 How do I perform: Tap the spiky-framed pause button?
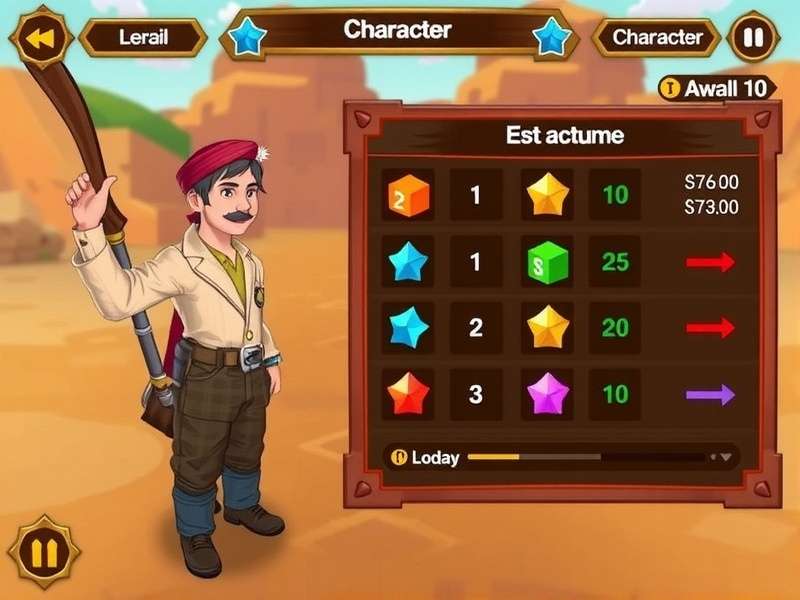[44, 551]
